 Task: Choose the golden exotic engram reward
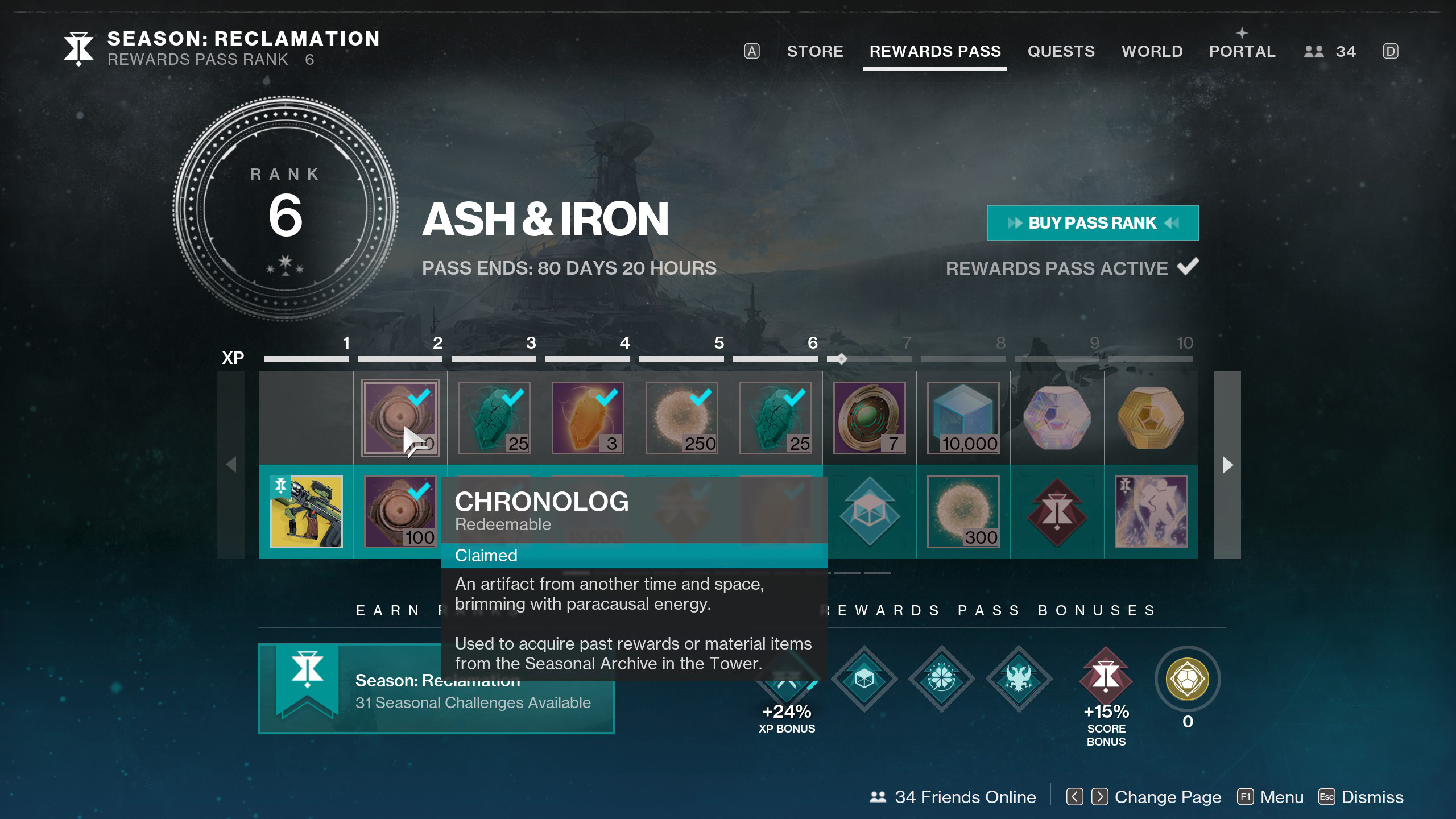pyautogui.click(x=1151, y=418)
